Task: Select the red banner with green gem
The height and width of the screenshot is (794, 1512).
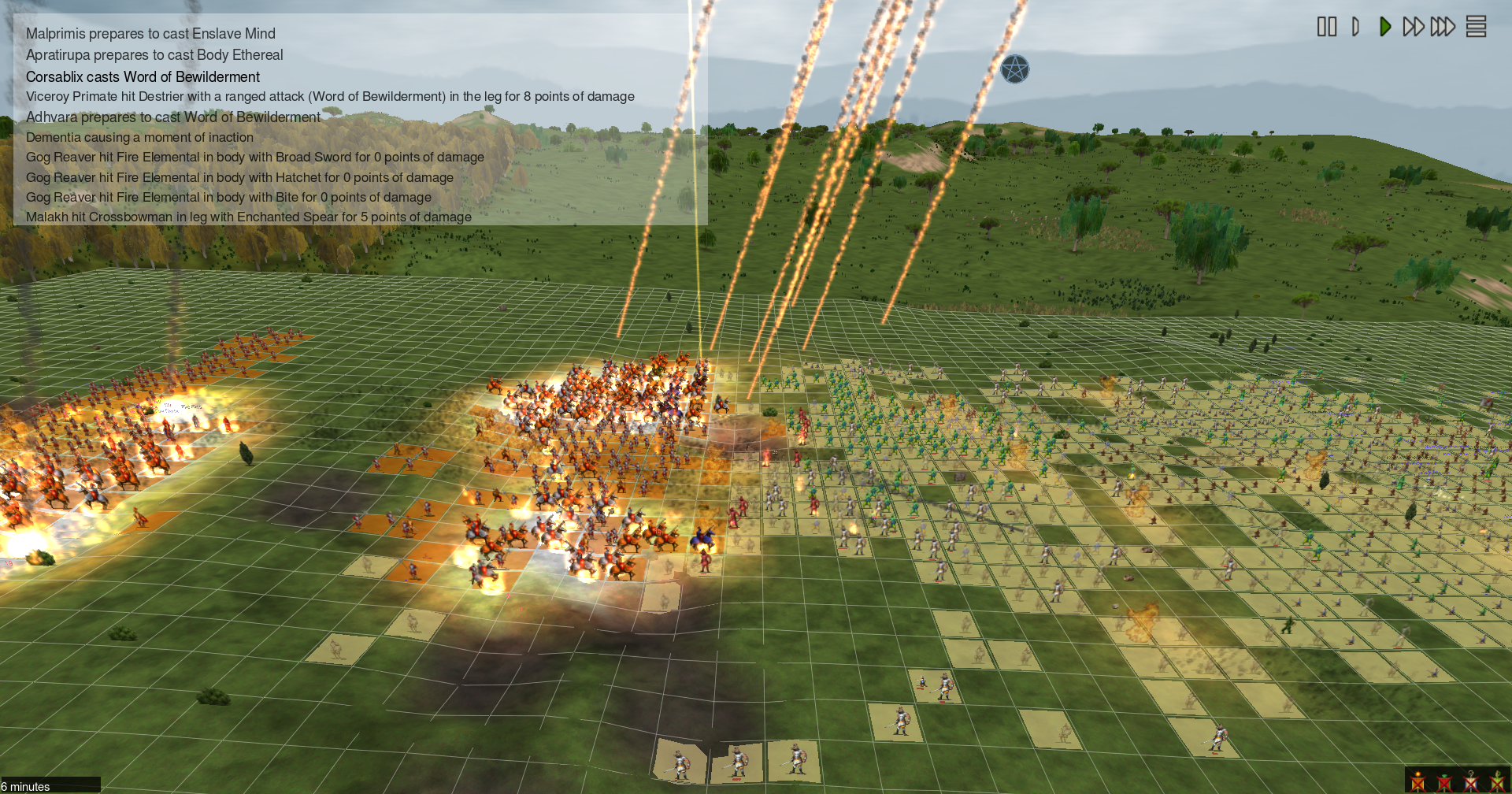Action: click(x=1444, y=781)
